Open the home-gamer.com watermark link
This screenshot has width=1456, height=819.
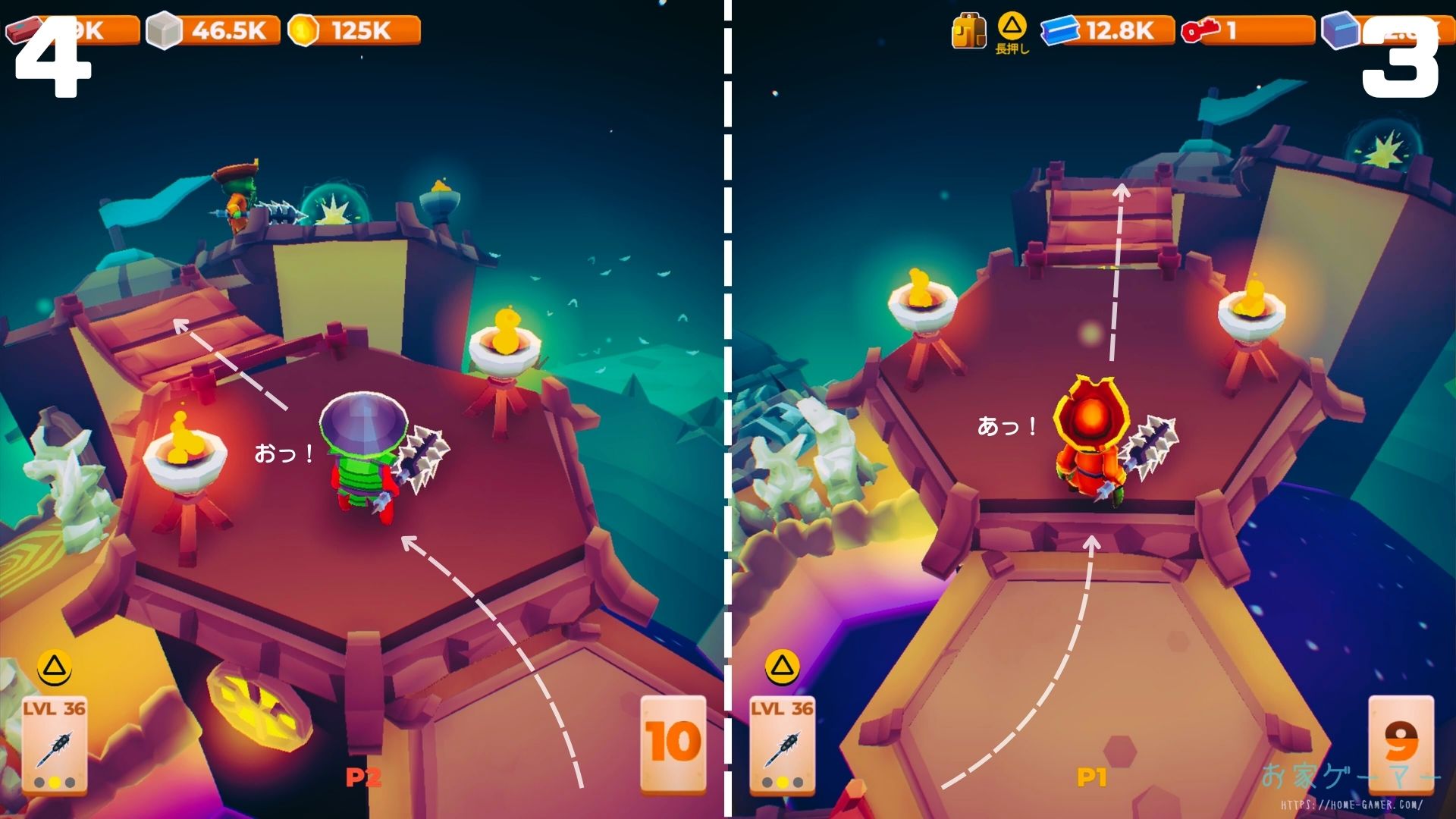[1351, 805]
